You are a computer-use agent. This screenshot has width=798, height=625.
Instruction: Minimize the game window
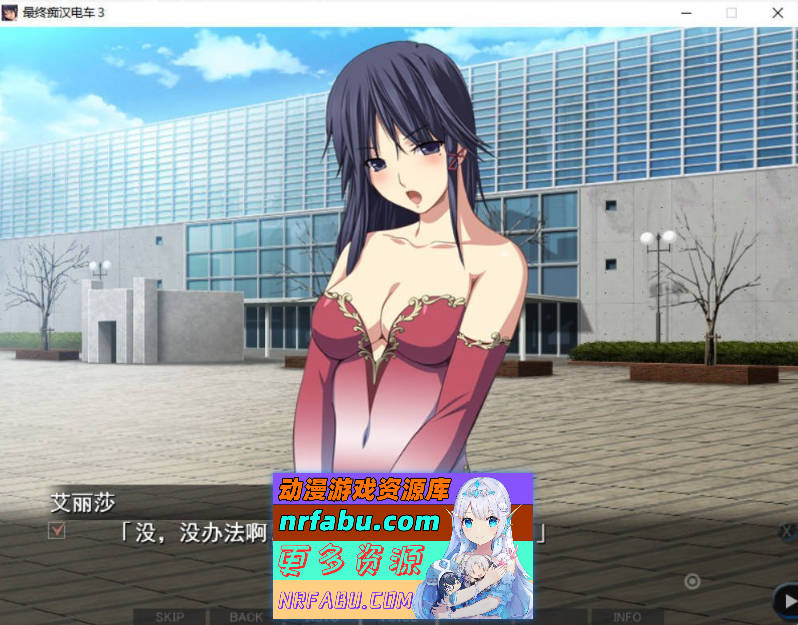coord(686,13)
